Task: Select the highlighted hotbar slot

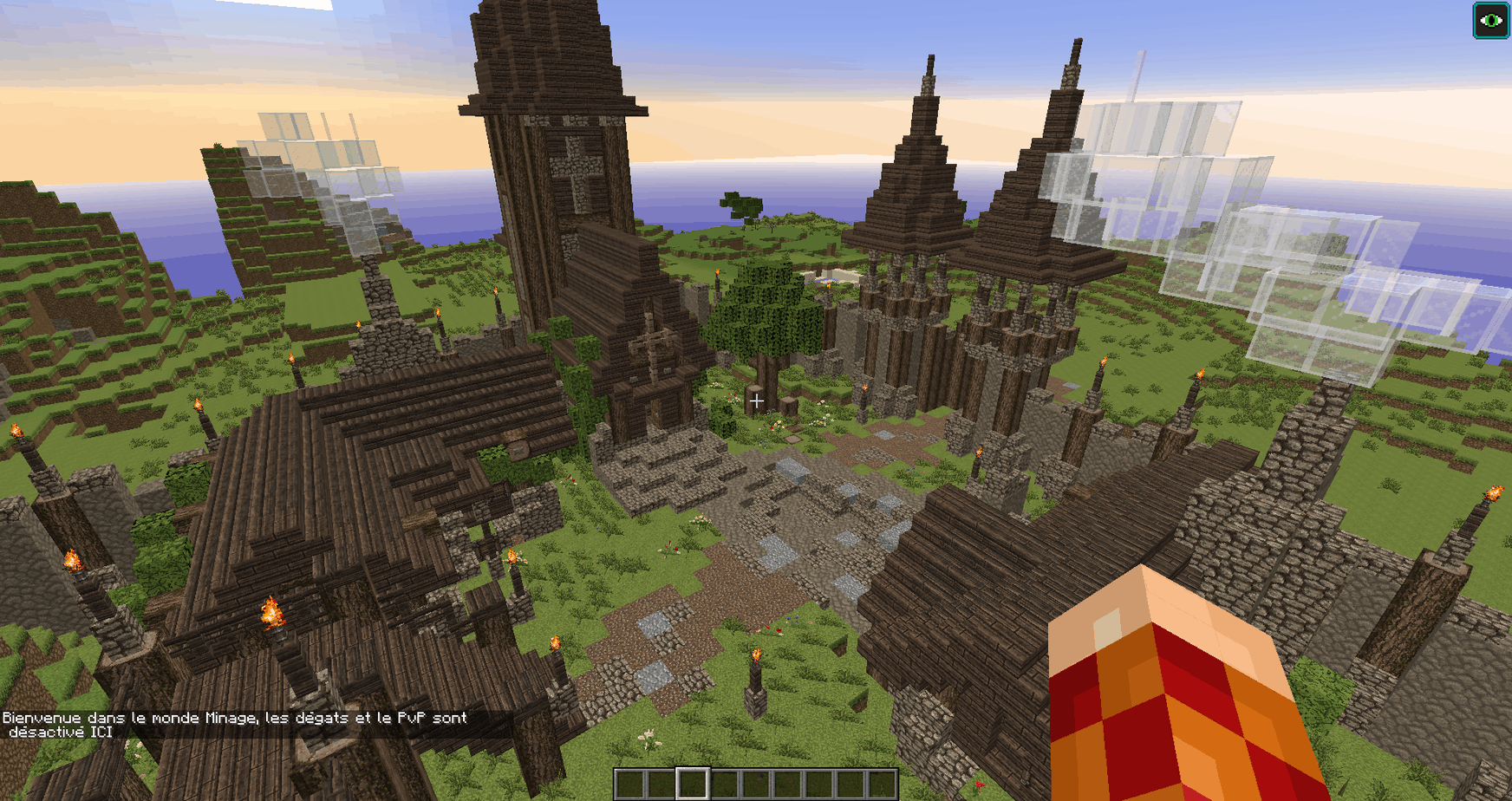Action: click(692, 784)
